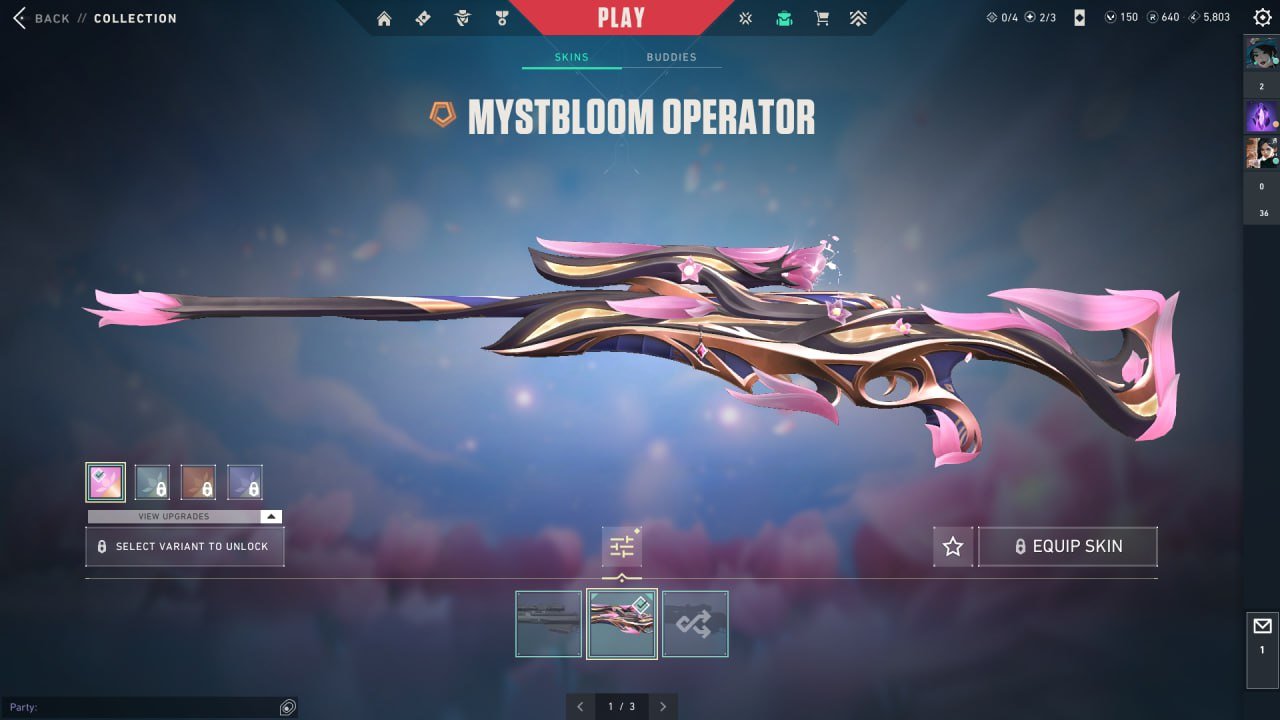Select the random shuffle skin thumbnail
The image size is (1280, 720).
click(695, 624)
